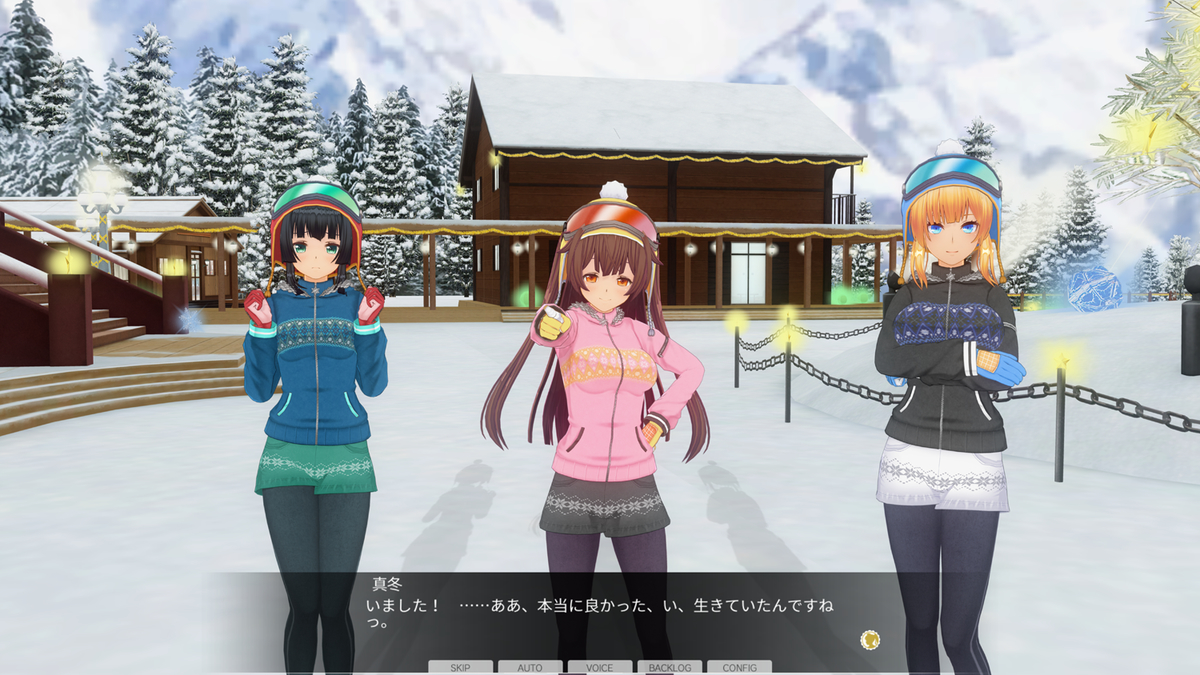Replay the line with VOICE button

(x=600, y=667)
